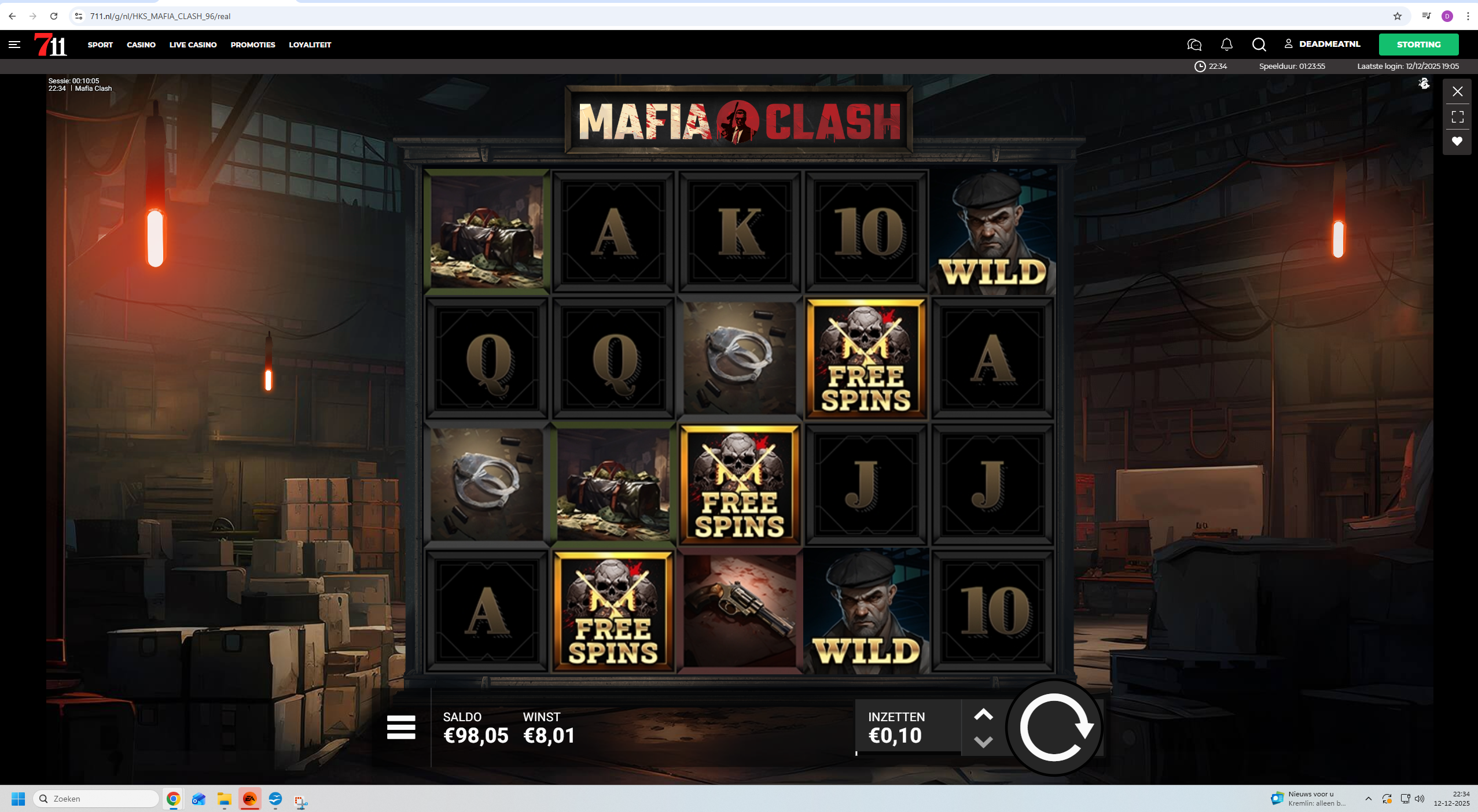Click the 711 logo
Screen dimensions: 1478x812
coord(51,45)
